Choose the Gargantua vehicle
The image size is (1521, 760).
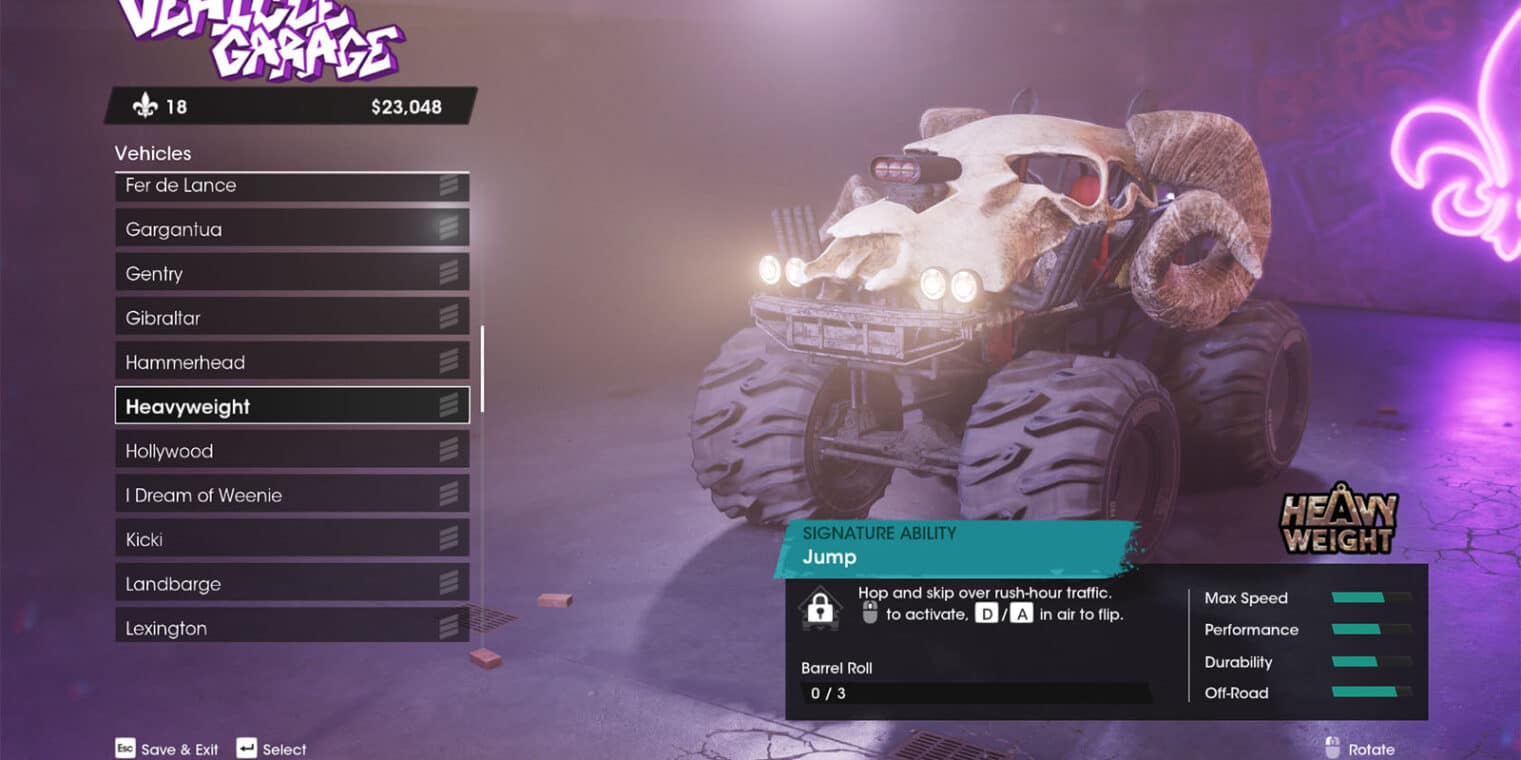pyautogui.click(x=291, y=229)
